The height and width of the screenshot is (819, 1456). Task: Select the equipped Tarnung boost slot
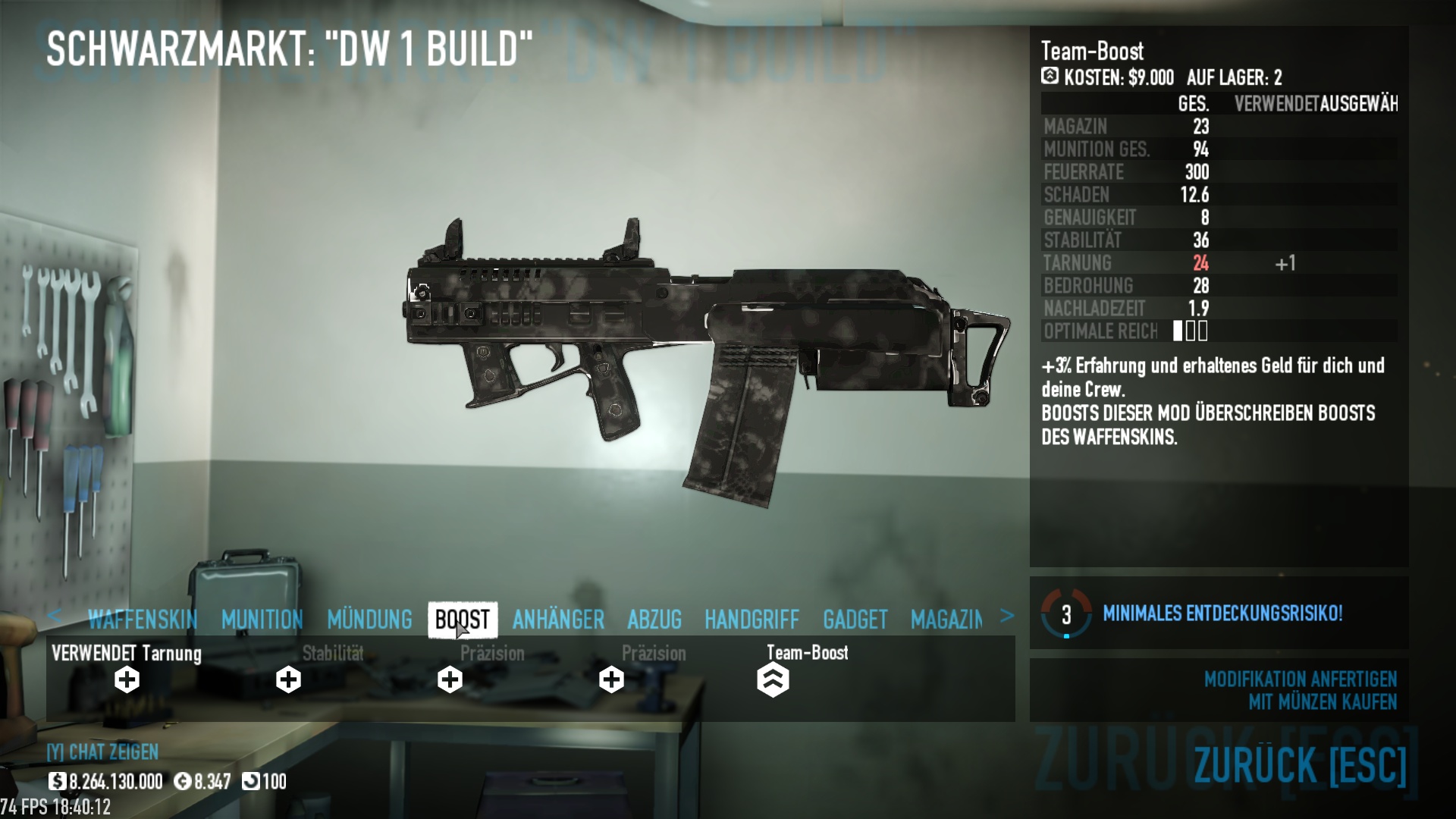point(127,679)
